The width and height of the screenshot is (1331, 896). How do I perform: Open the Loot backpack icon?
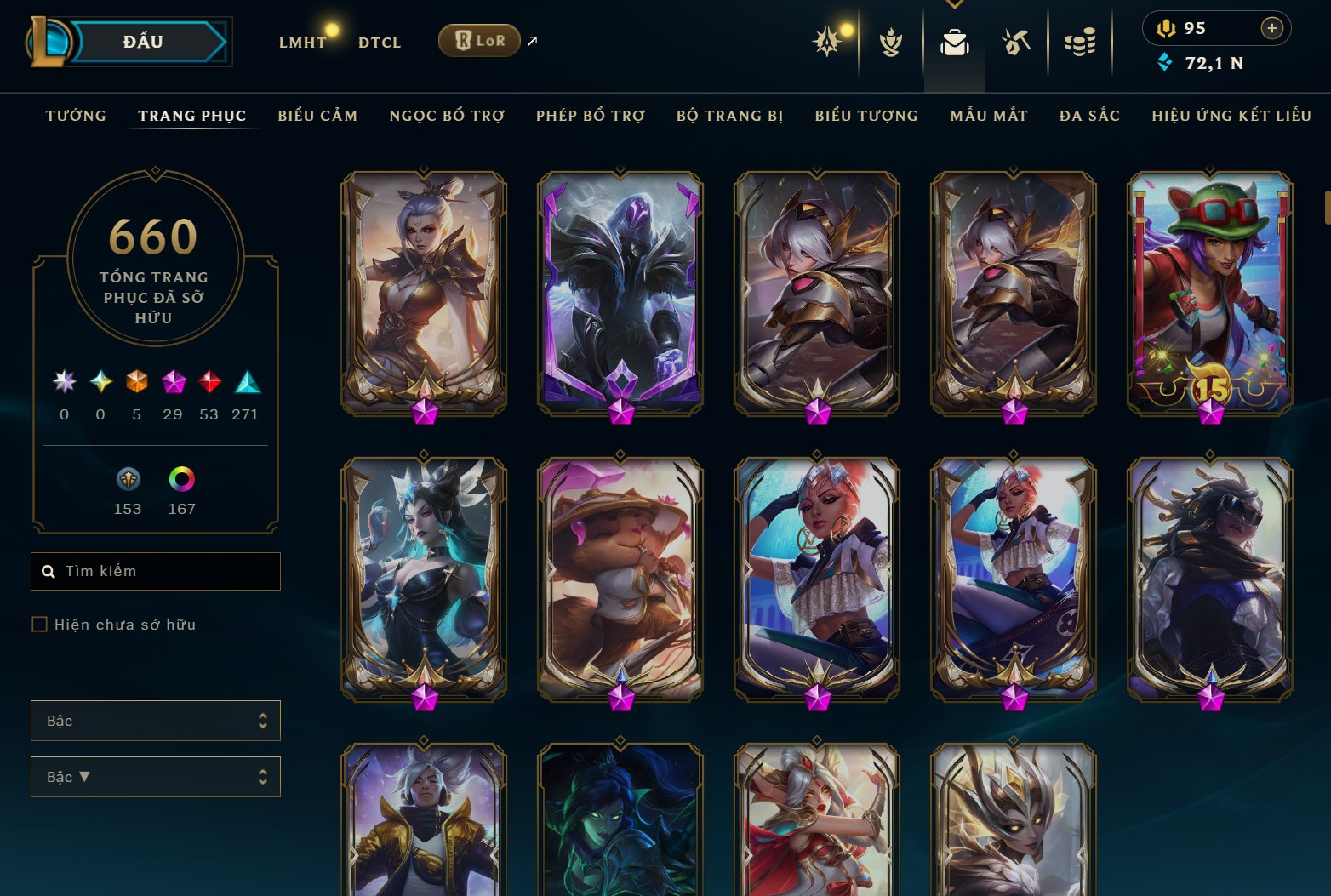coord(954,40)
